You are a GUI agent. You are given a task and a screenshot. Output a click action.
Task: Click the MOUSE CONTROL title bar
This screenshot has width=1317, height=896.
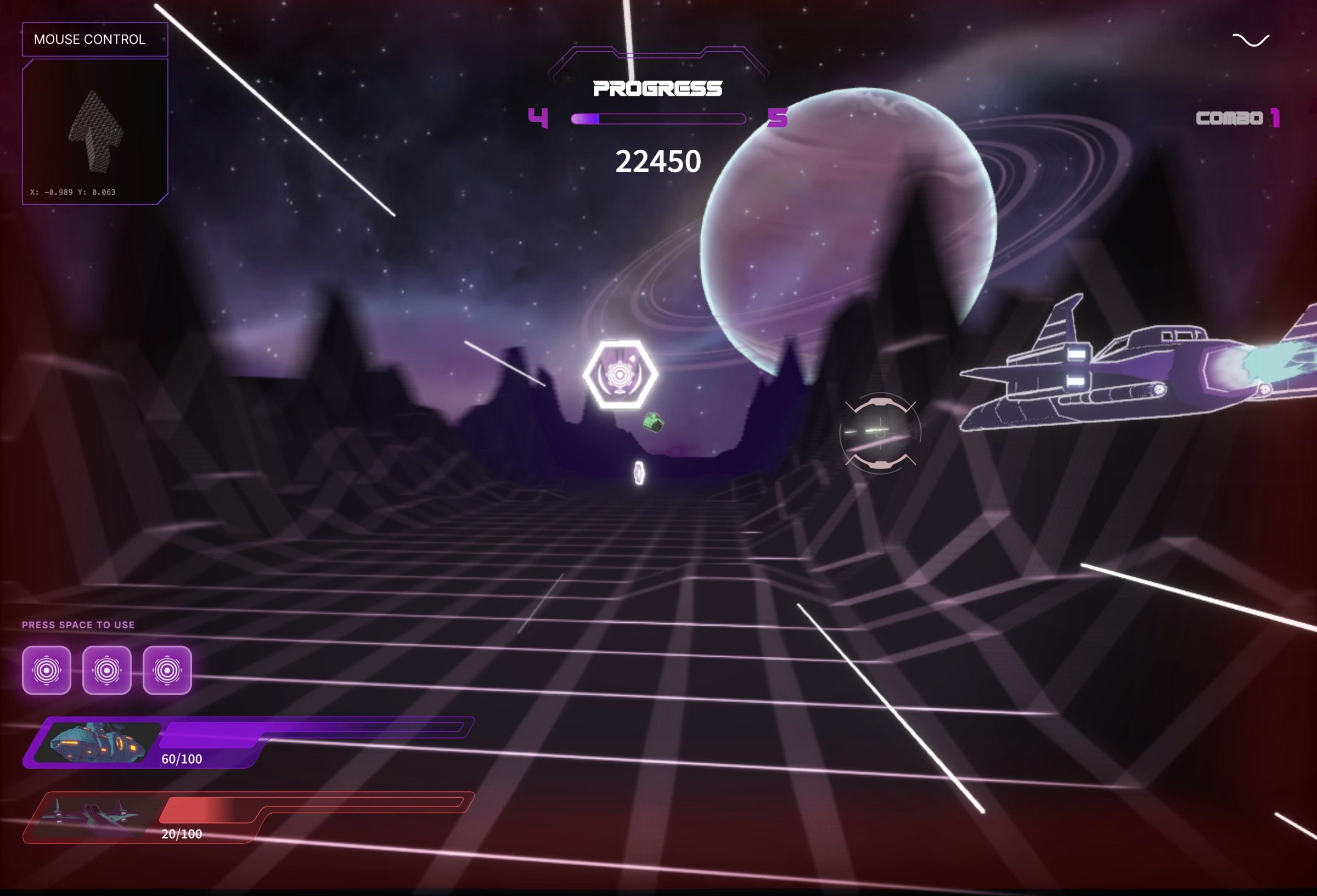point(94,39)
